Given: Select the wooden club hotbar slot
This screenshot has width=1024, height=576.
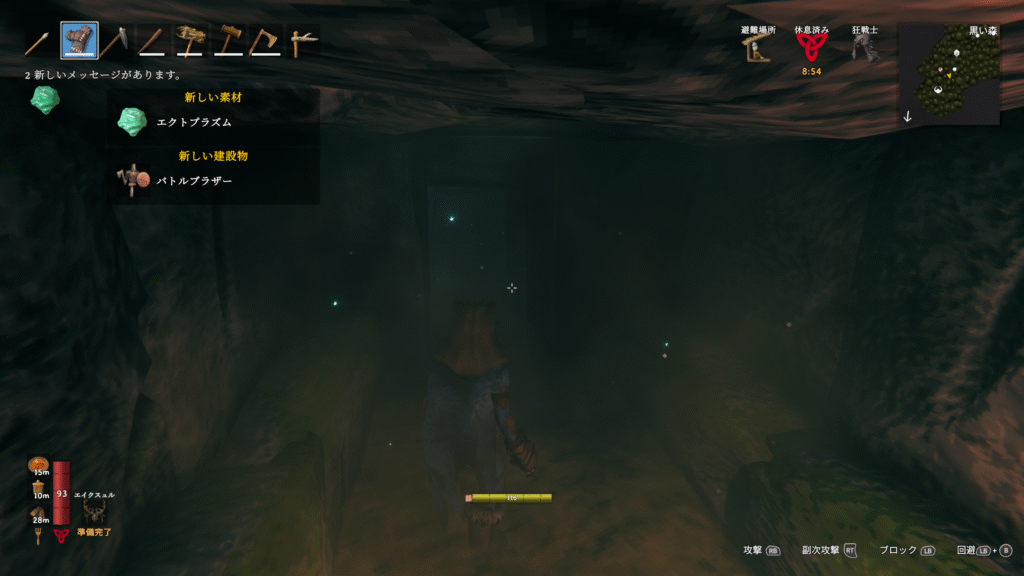Looking at the screenshot, I should tap(151, 41).
